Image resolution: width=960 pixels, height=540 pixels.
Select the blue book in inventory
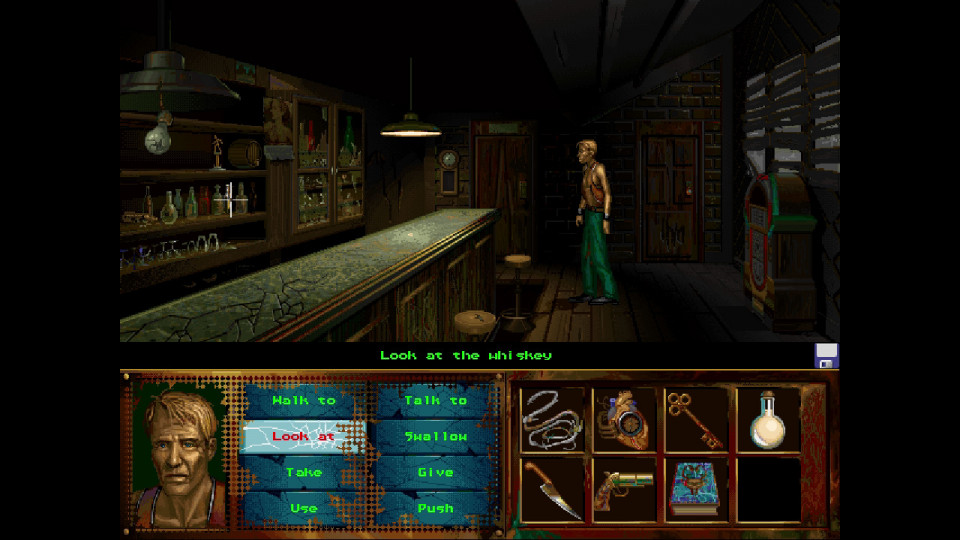coord(696,489)
